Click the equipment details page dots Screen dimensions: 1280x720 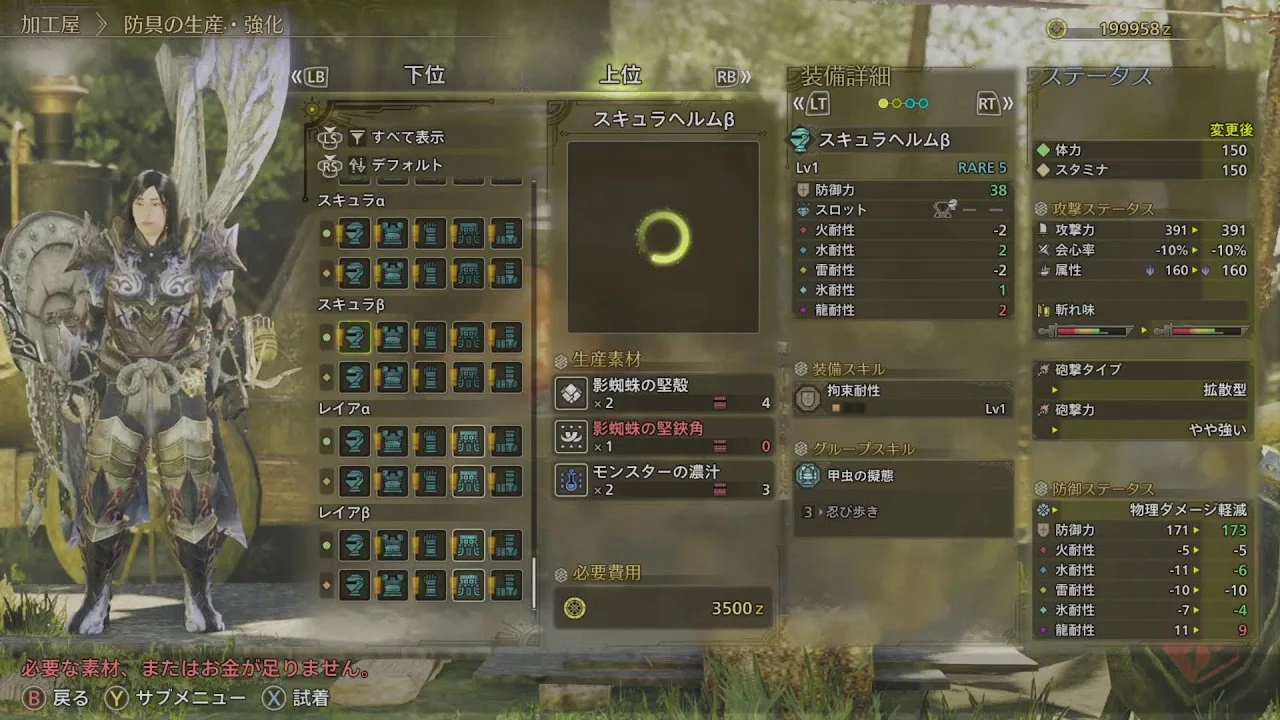point(903,103)
